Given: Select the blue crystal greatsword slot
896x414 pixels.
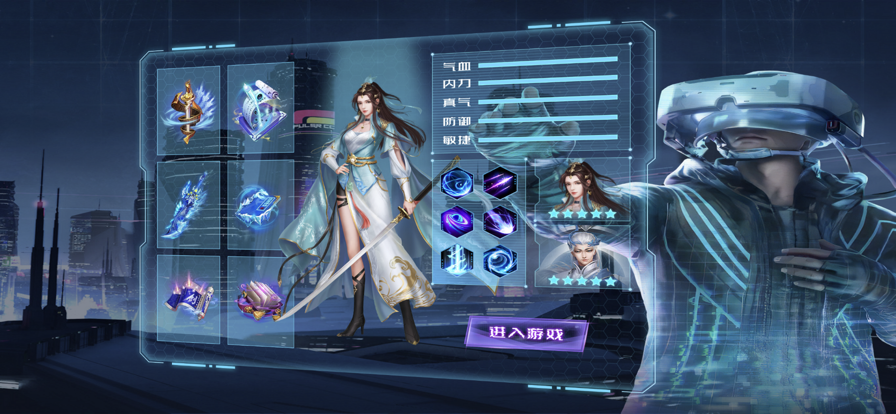Looking at the screenshot, I should coord(189,204).
